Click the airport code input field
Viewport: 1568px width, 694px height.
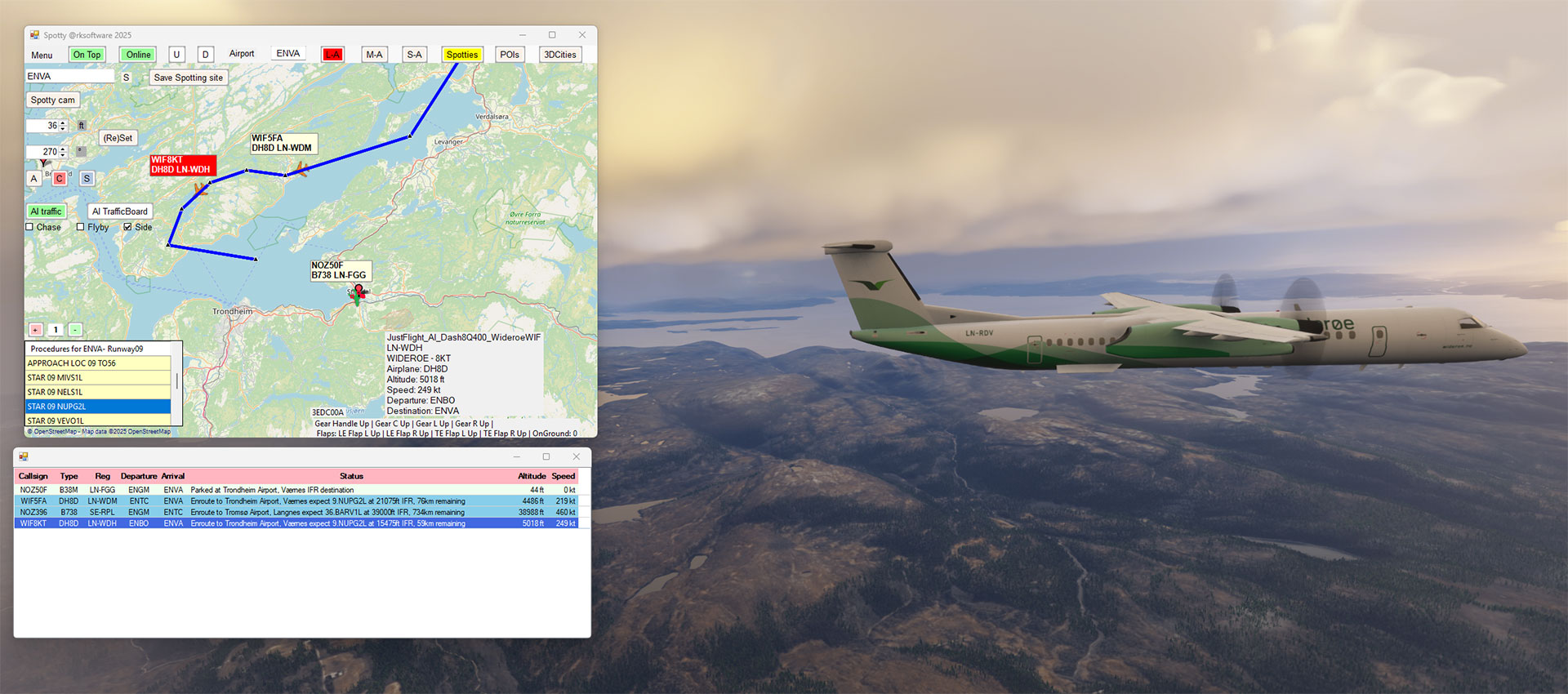point(69,76)
